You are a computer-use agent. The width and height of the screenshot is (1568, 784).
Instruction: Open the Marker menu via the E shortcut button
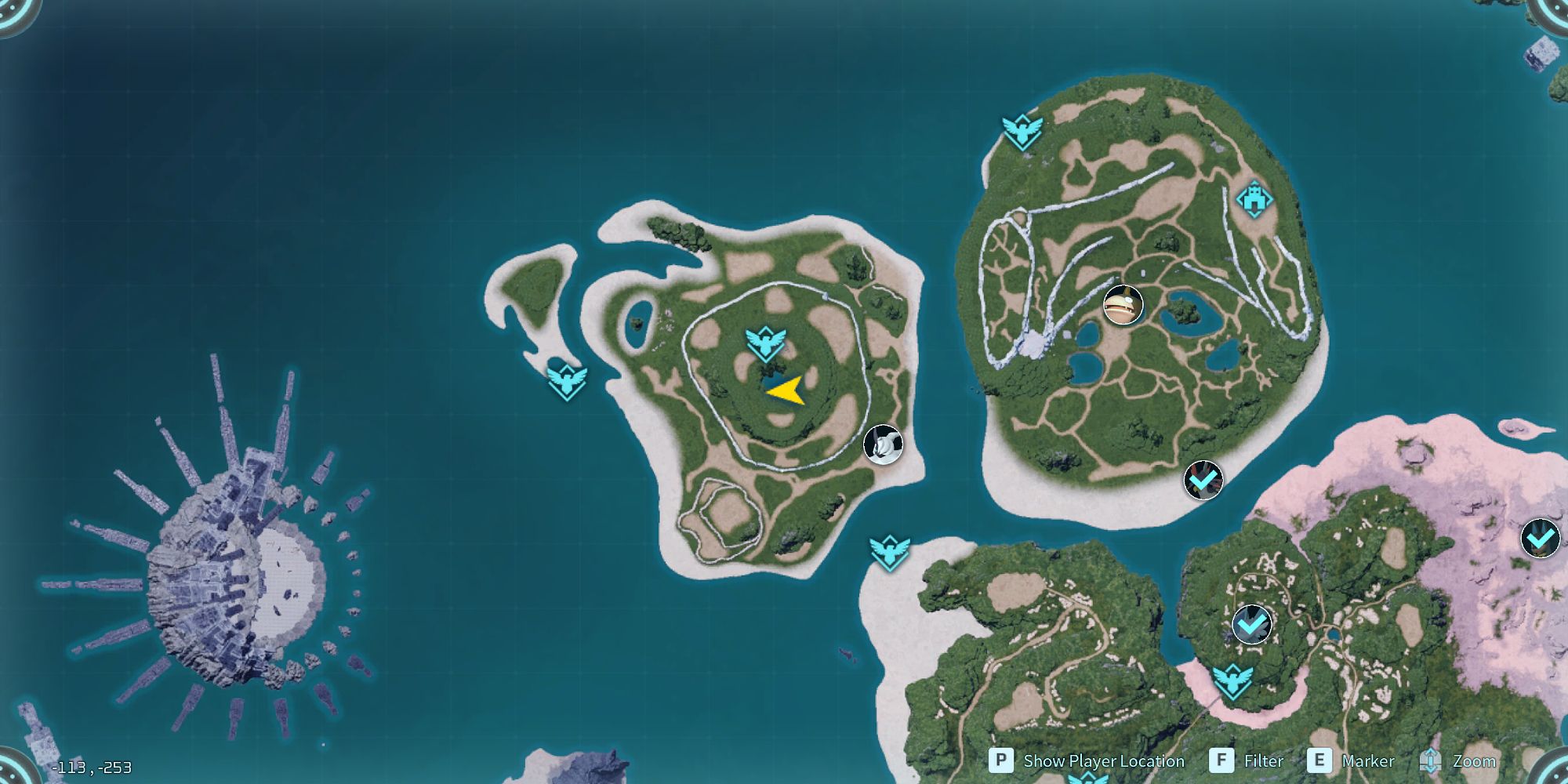click(1321, 760)
